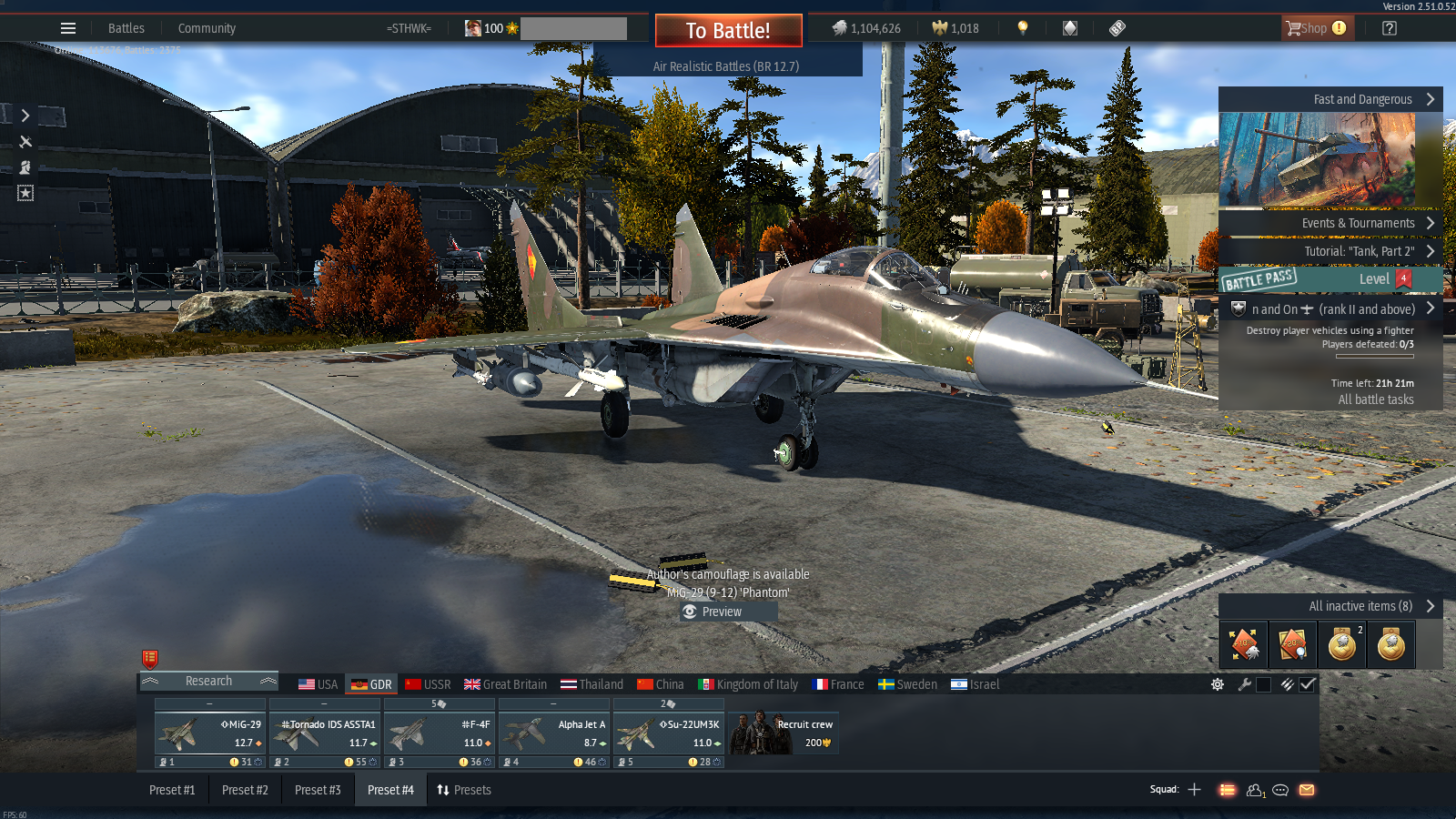
Task: Open the Research tree
Action: [x=208, y=681]
